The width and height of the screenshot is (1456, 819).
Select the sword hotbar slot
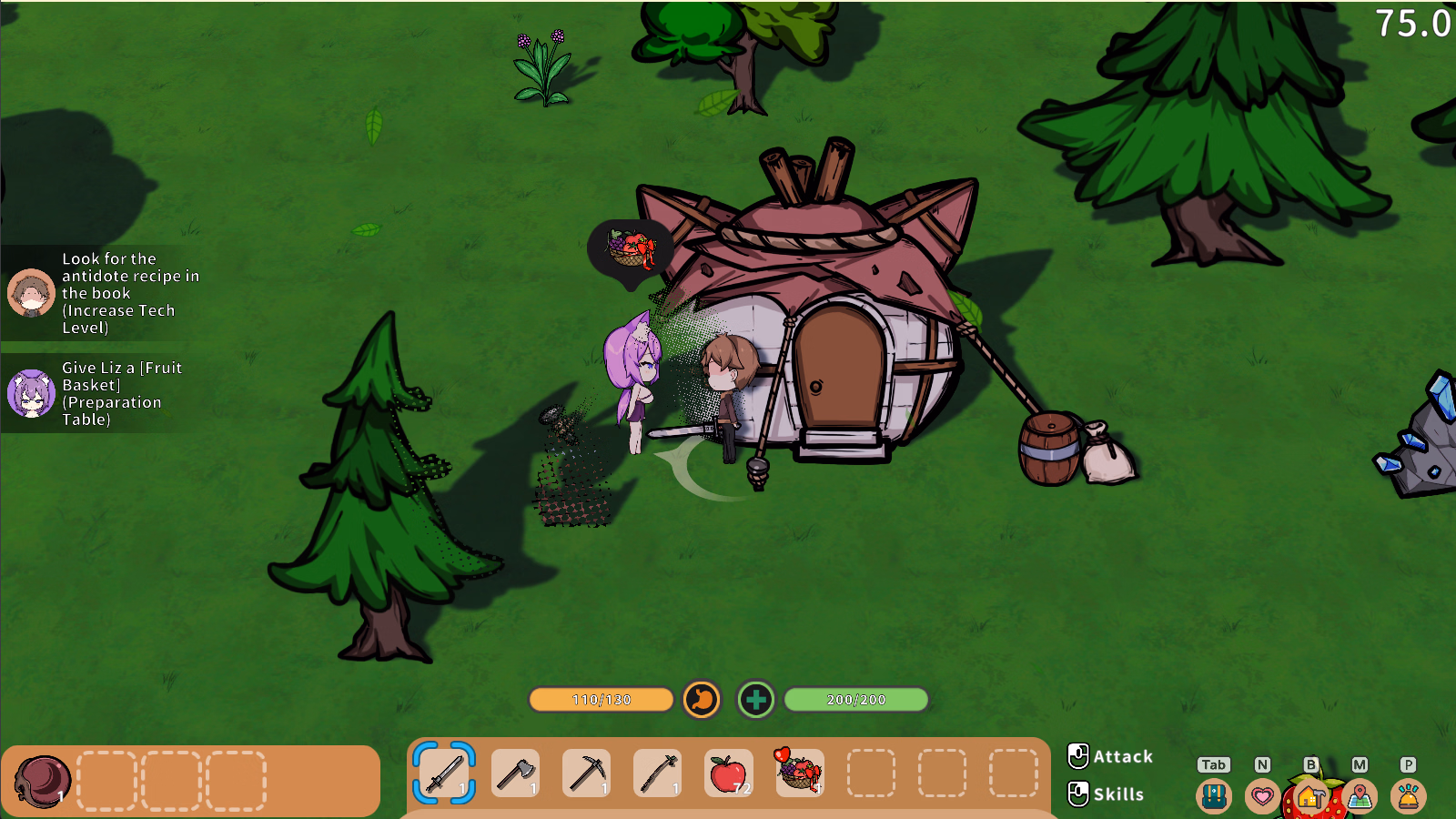click(x=444, y=773)
